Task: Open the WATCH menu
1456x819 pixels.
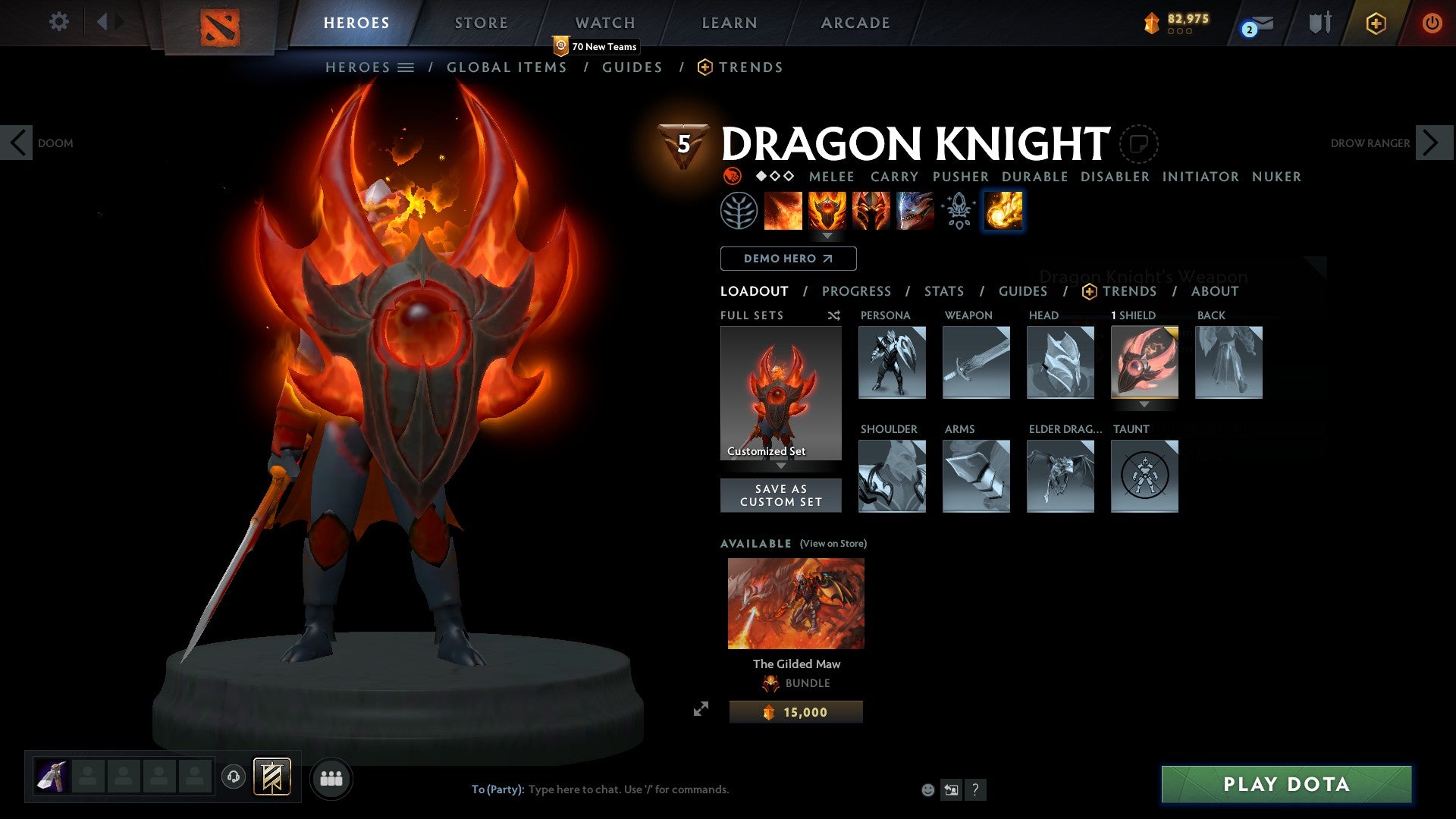Action: pos(604,23)
